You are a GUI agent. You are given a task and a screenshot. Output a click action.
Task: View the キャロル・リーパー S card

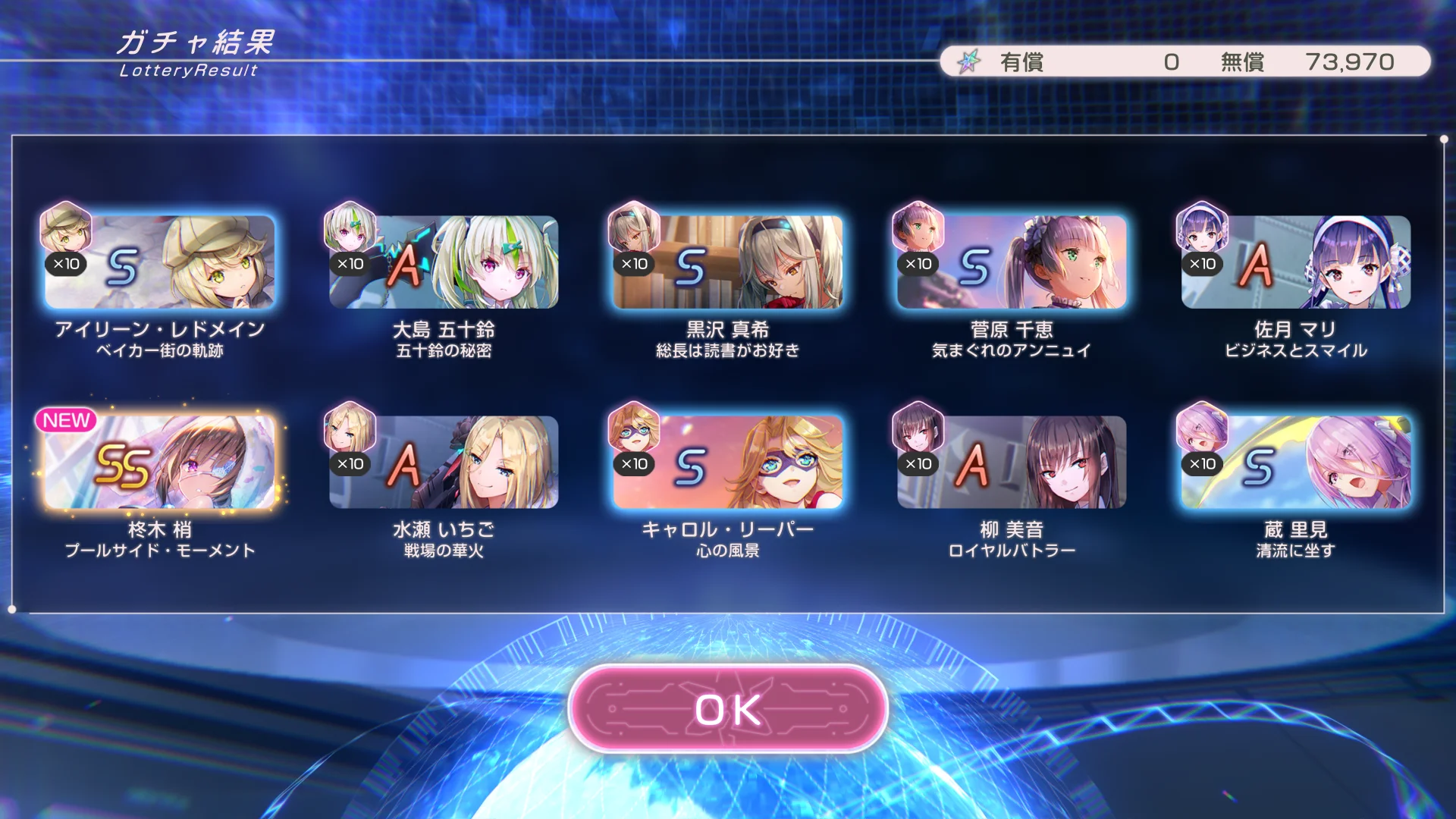pyautogui.click(x=728, y=463)
